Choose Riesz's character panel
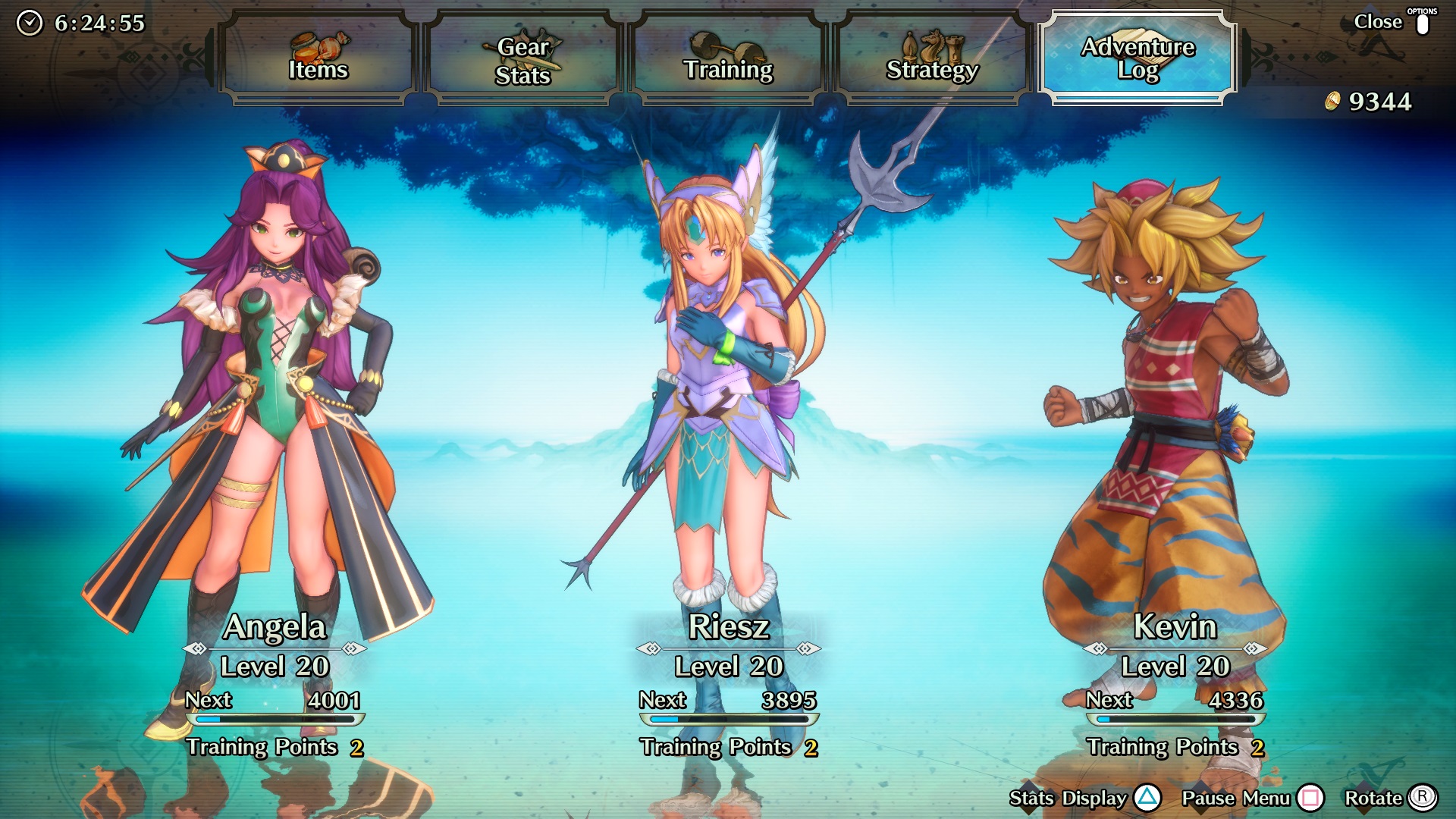Screen dimensions: 1456x819 (728, 455)
